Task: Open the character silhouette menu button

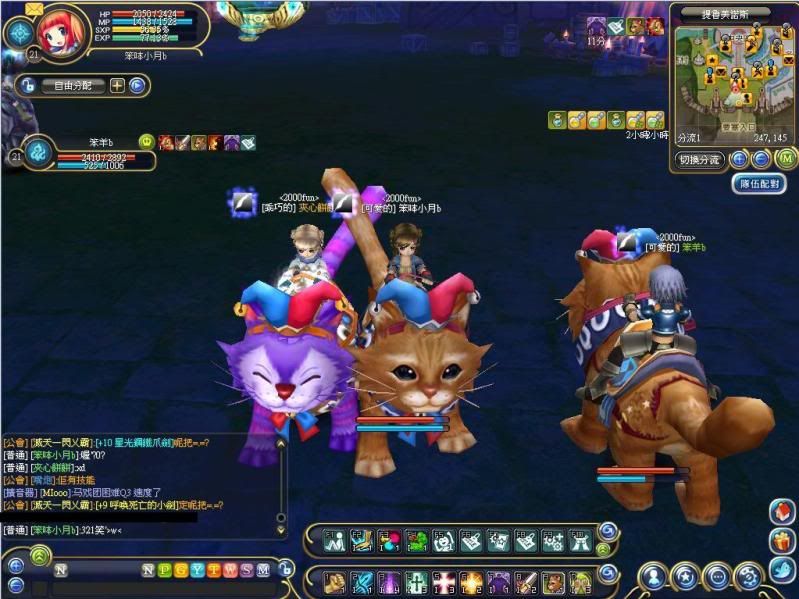Action: point(652,576)
